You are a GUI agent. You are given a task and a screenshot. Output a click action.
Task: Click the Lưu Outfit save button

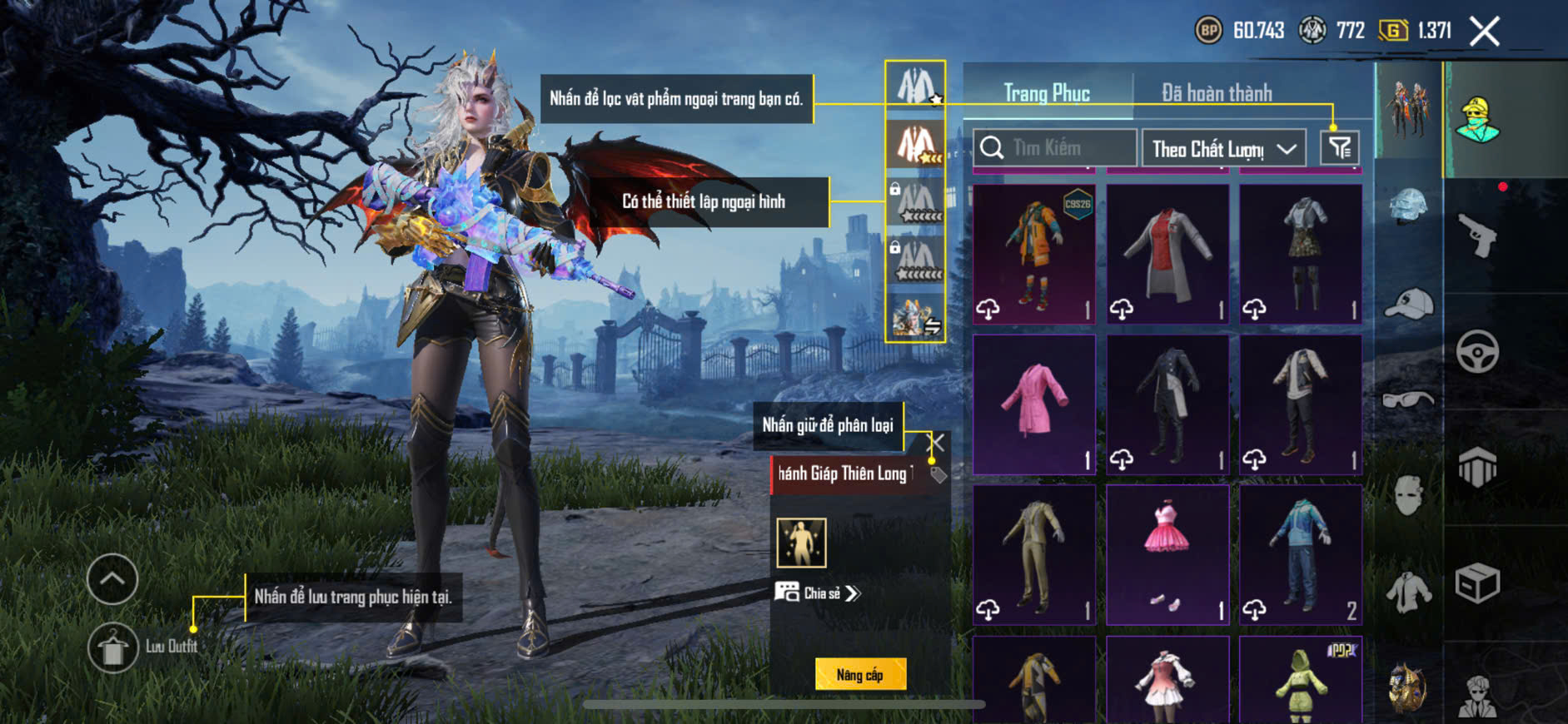coord(113,647)
